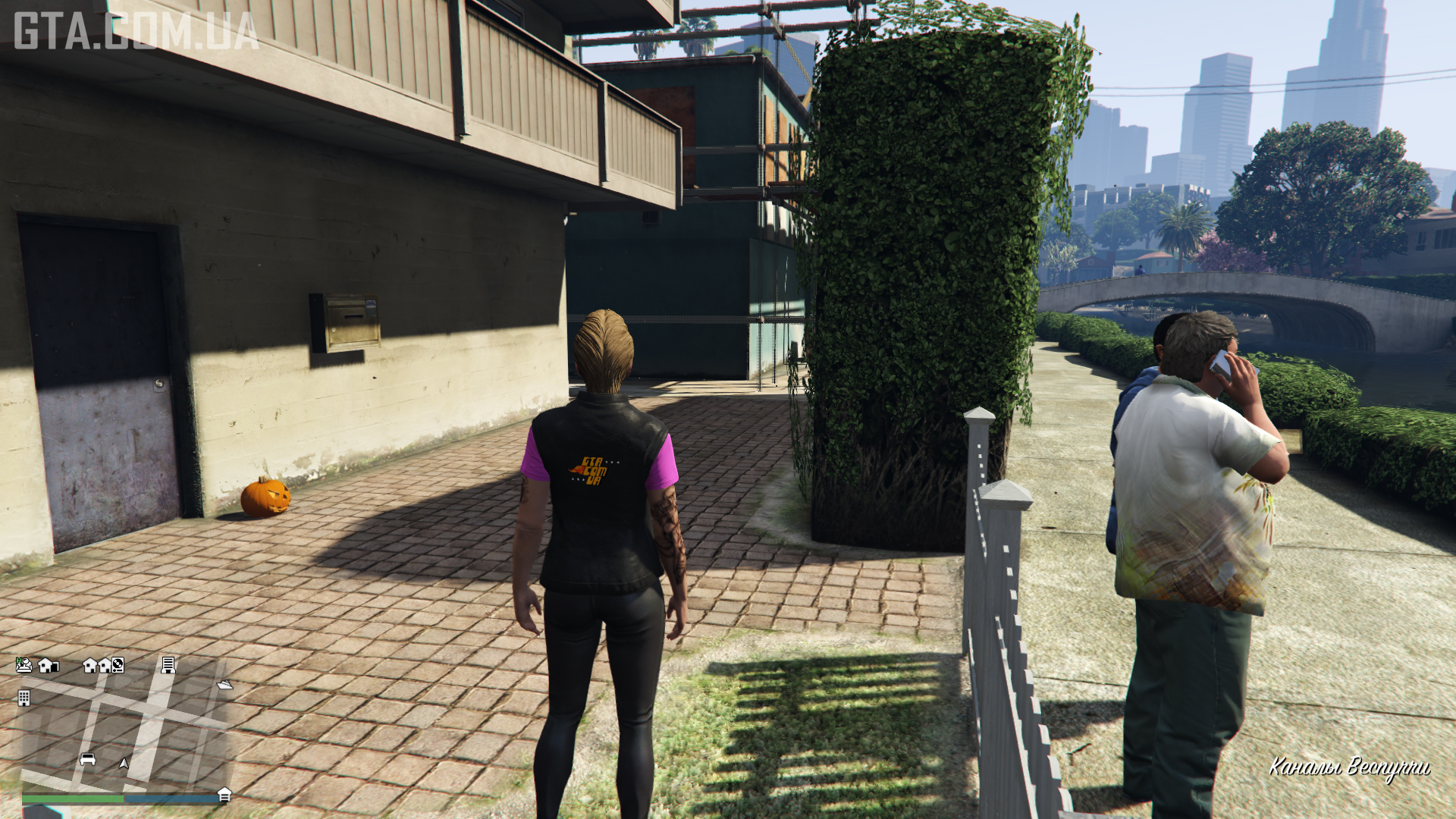
Task: Click the green H helipad blip
Action: tap(24, 665)
